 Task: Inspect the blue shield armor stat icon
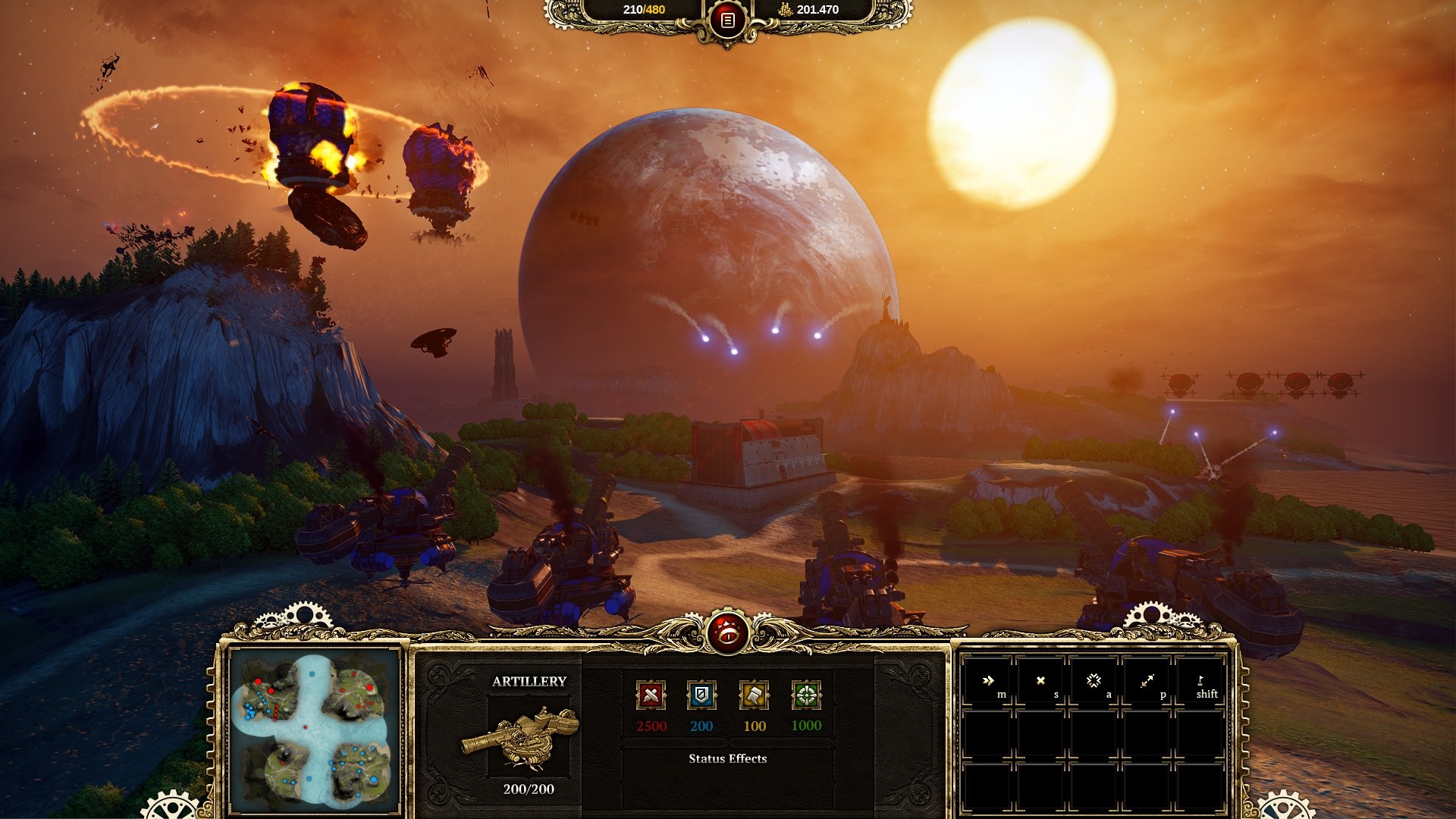pyautogui.click(x=701, y=695)
